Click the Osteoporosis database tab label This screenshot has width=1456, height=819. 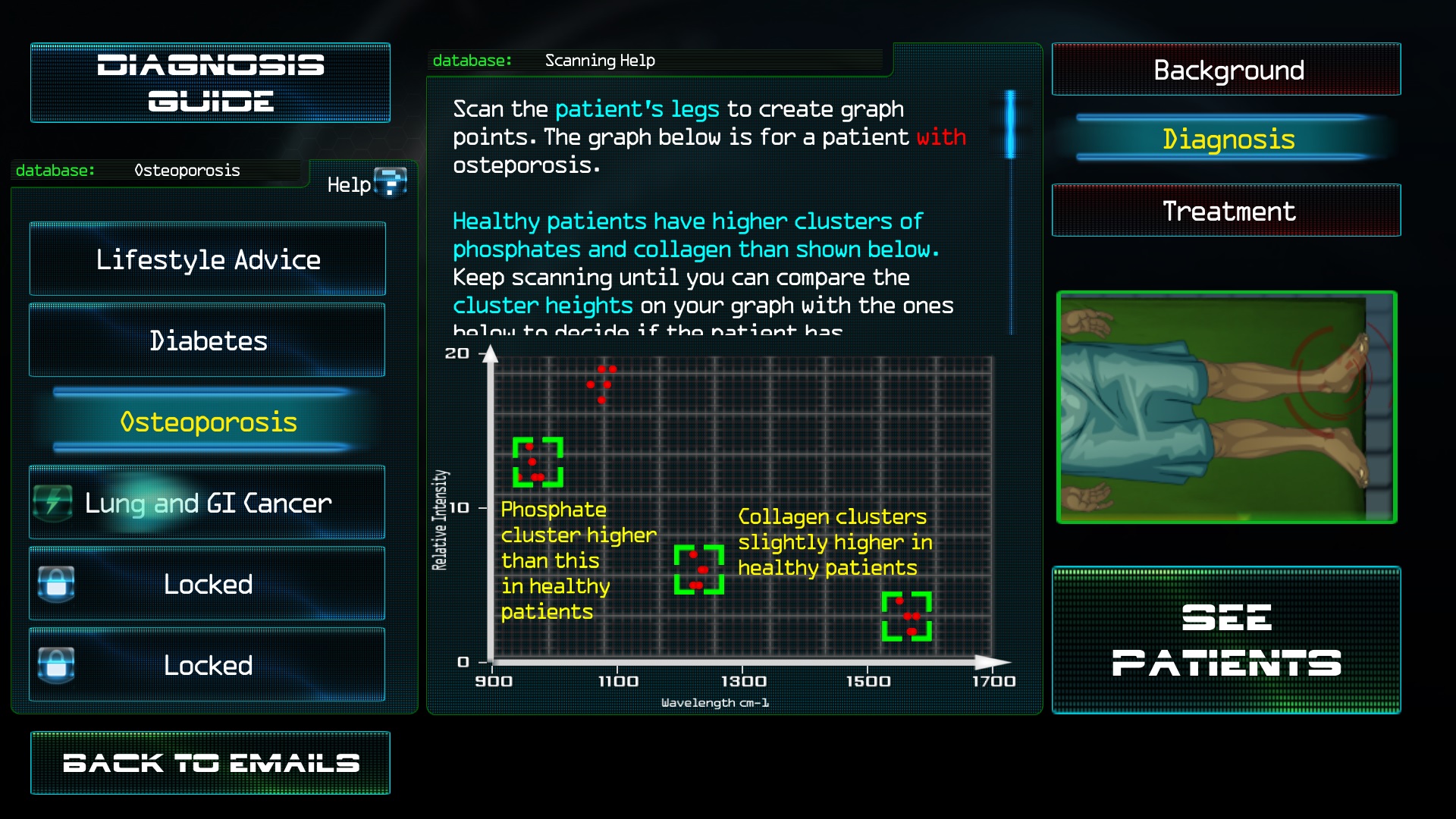tap(187, 170)
